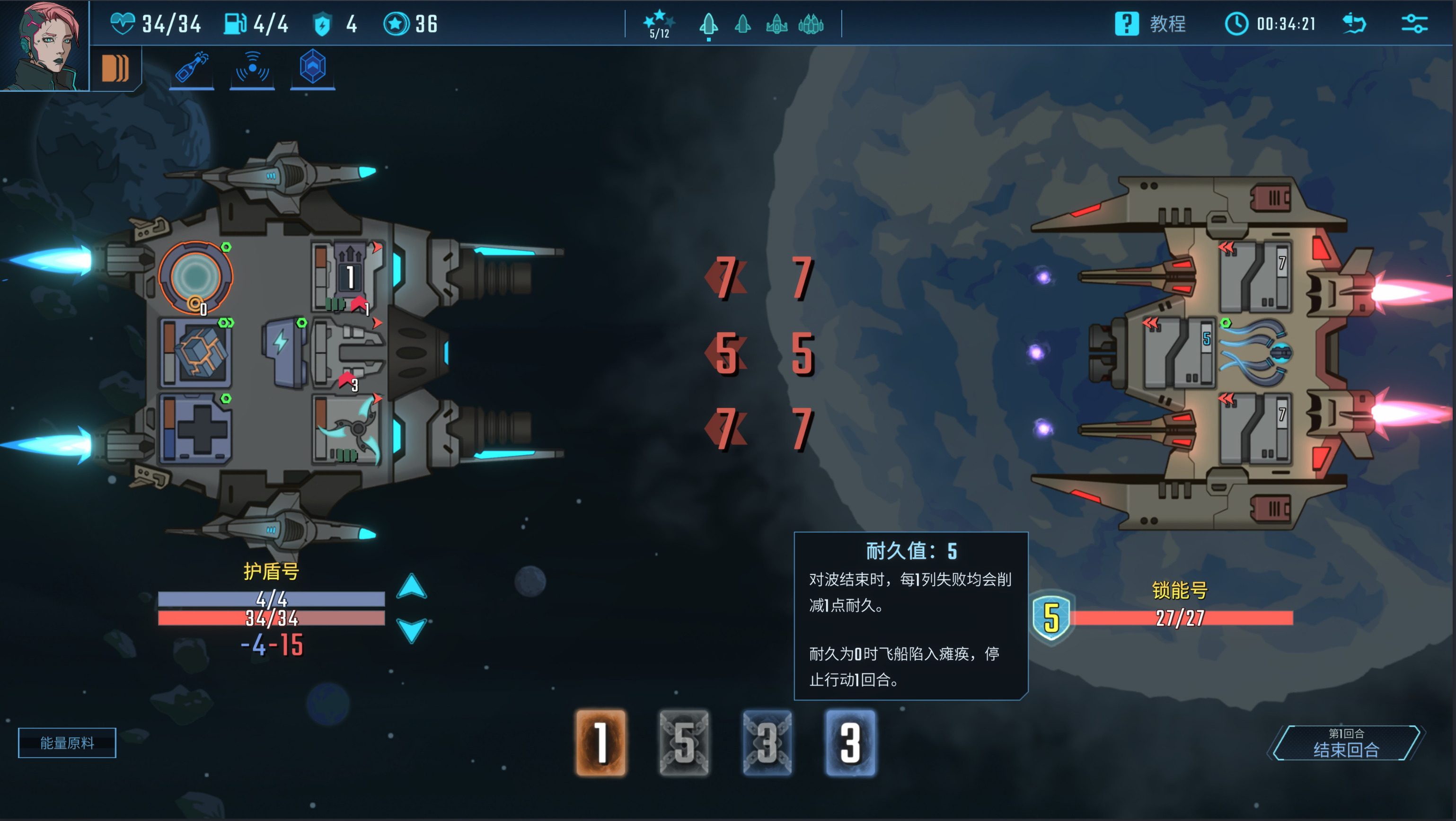Select the gray chained energy card 5
This screenshot has width=1456, height=821.
click(x=684, y=742)
